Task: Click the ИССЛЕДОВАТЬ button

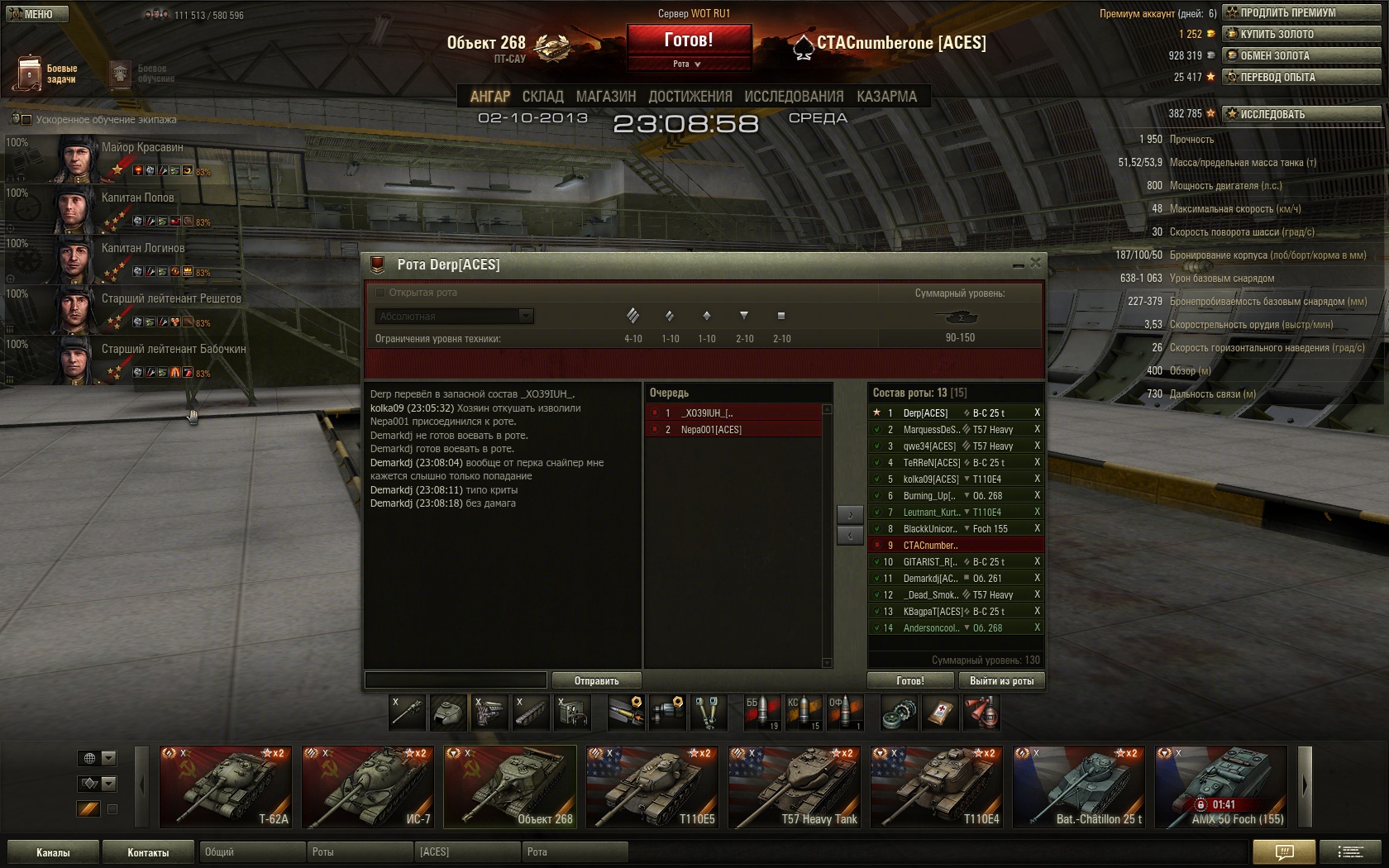Action: [x=1301, y=114]
